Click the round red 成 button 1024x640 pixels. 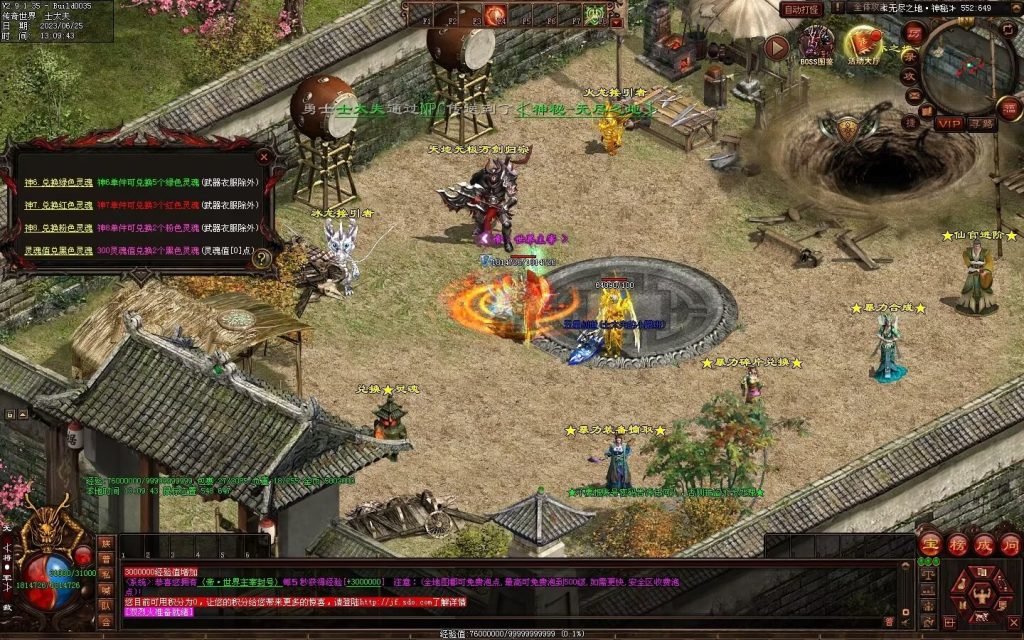pyautogui.click(x=984, y=546)
